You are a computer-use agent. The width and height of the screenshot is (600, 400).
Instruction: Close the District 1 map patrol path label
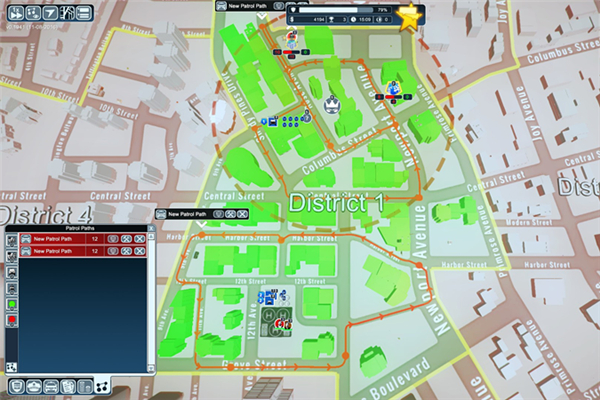tap(243, 214)
